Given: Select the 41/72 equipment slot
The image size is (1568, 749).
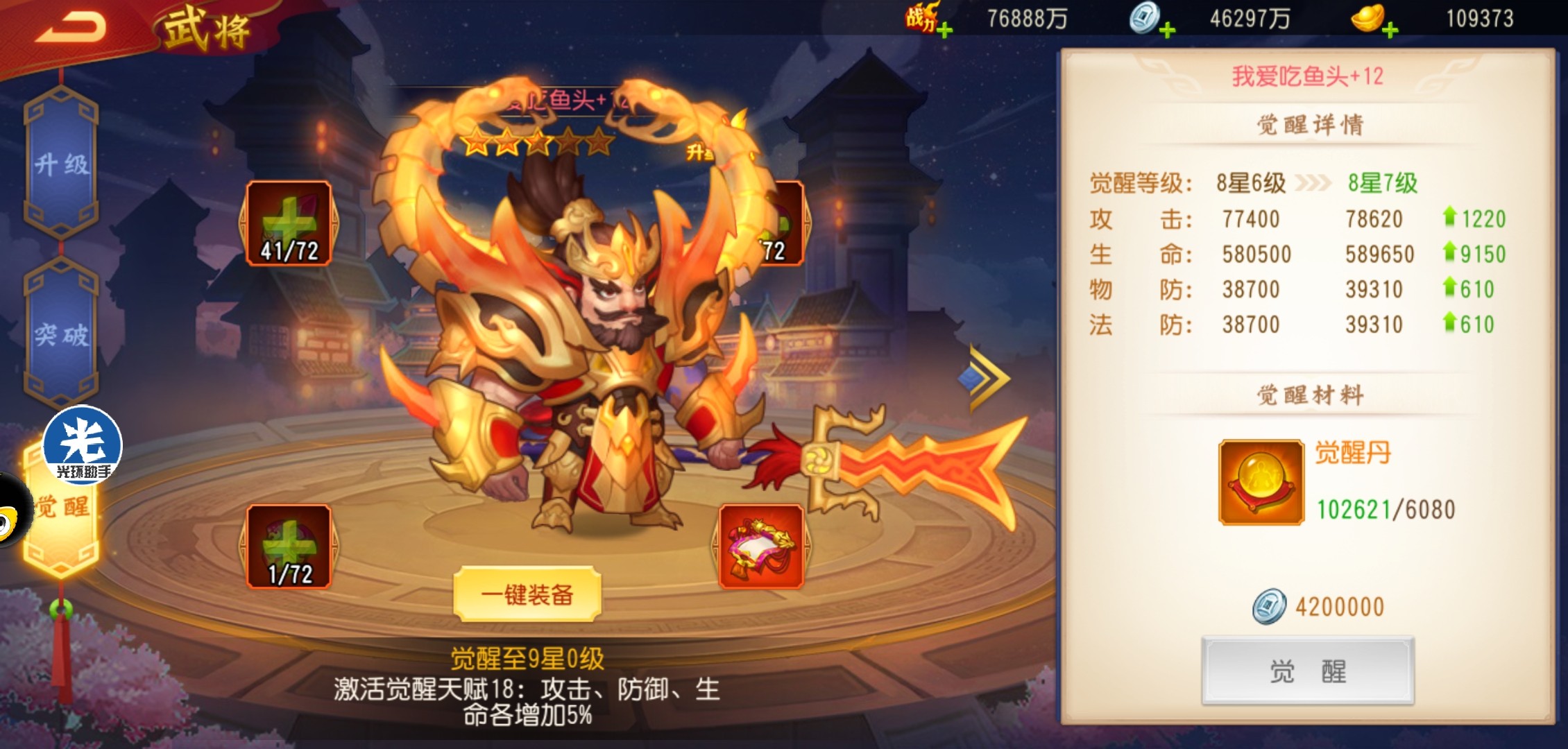Looking at the screenshot, I should [x=289, y=223].
